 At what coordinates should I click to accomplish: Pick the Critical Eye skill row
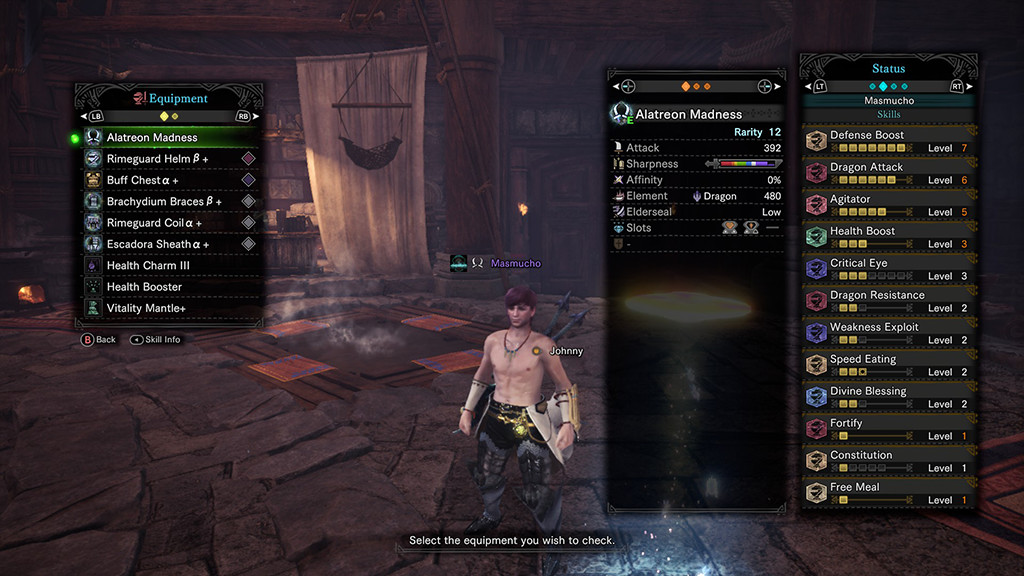coord(890,269)
